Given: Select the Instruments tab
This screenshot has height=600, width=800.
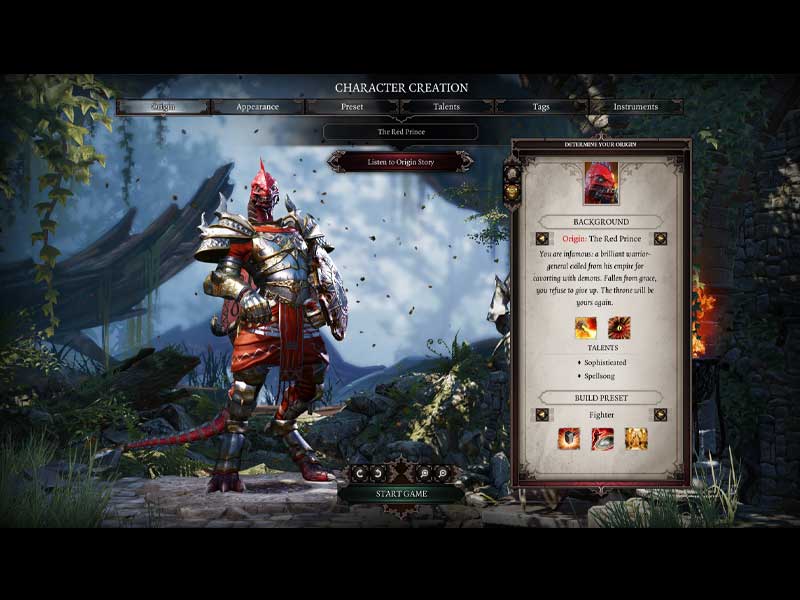Looking at the screenshot, I should tap(635, 107).
